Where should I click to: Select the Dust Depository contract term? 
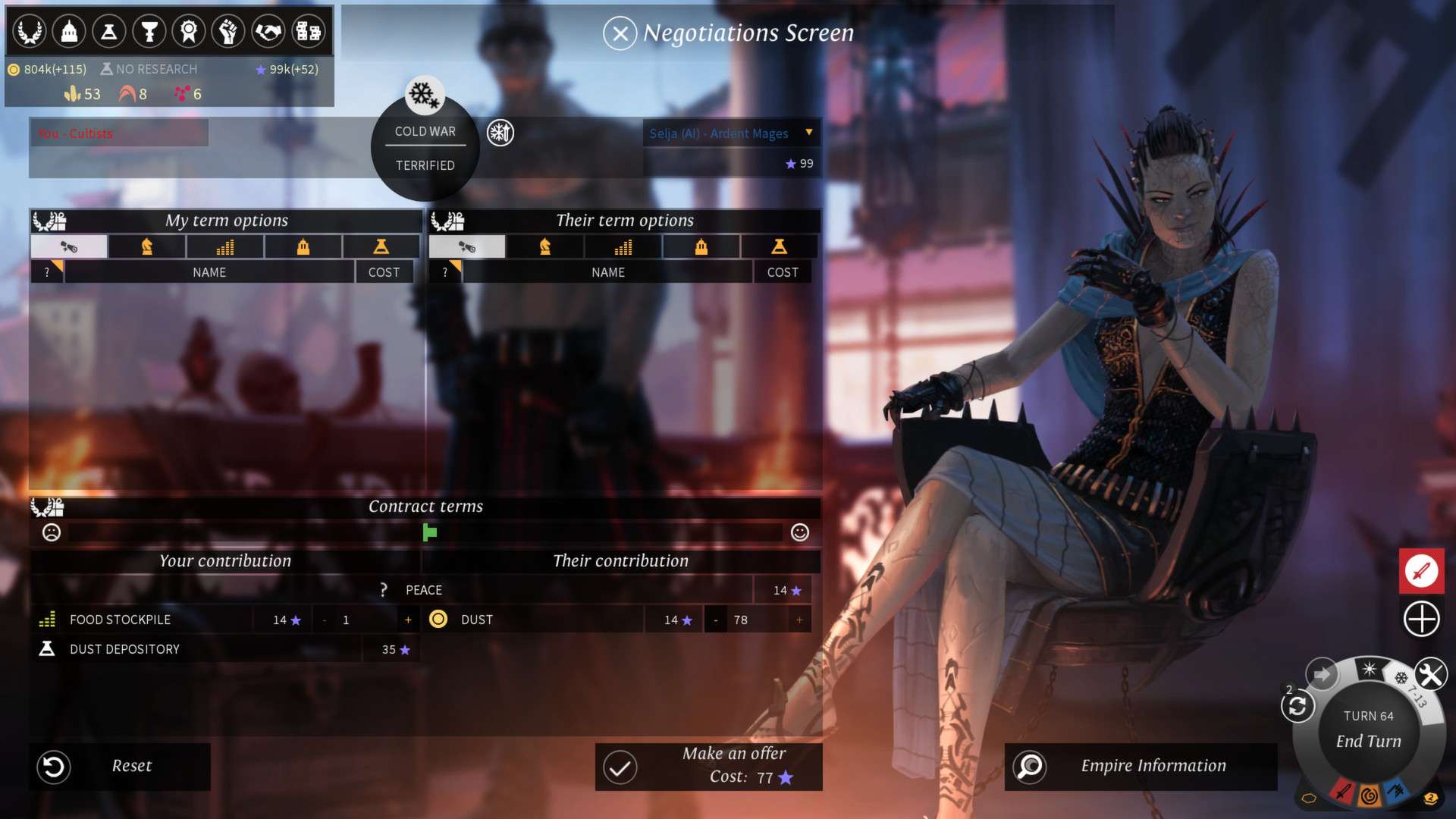pyautogui.click(x=125, y=650)
